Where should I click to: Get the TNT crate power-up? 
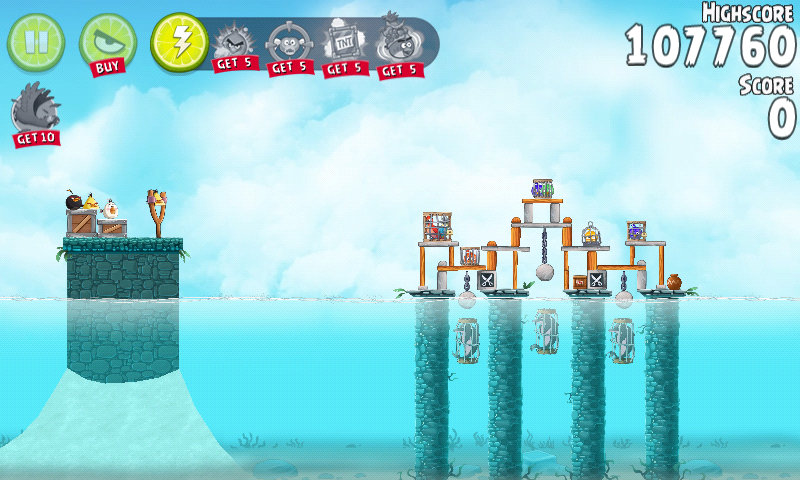343,46
